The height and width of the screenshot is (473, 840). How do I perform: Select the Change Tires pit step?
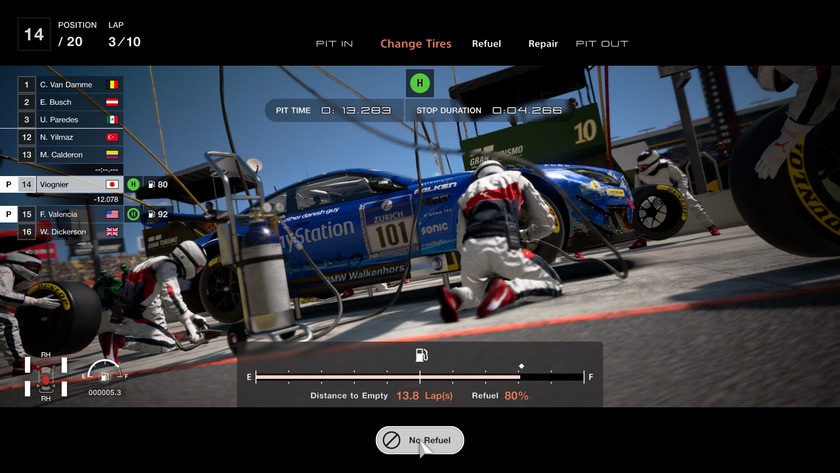[416, 44]
